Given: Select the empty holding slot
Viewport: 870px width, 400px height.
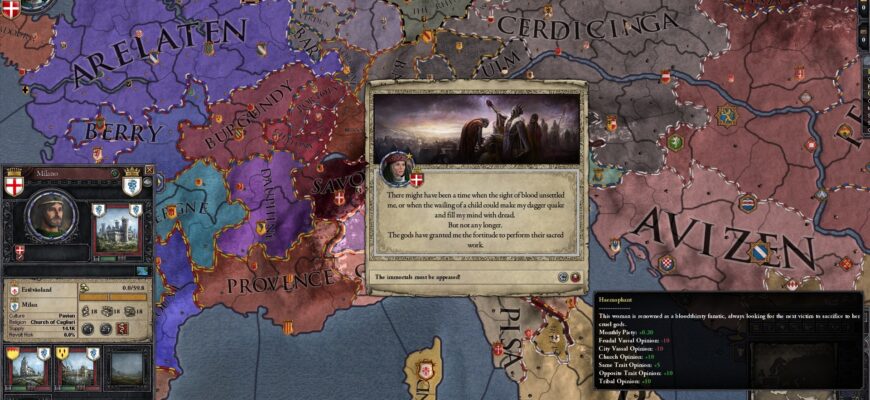Looking at the screenshot, I should 128,366.
